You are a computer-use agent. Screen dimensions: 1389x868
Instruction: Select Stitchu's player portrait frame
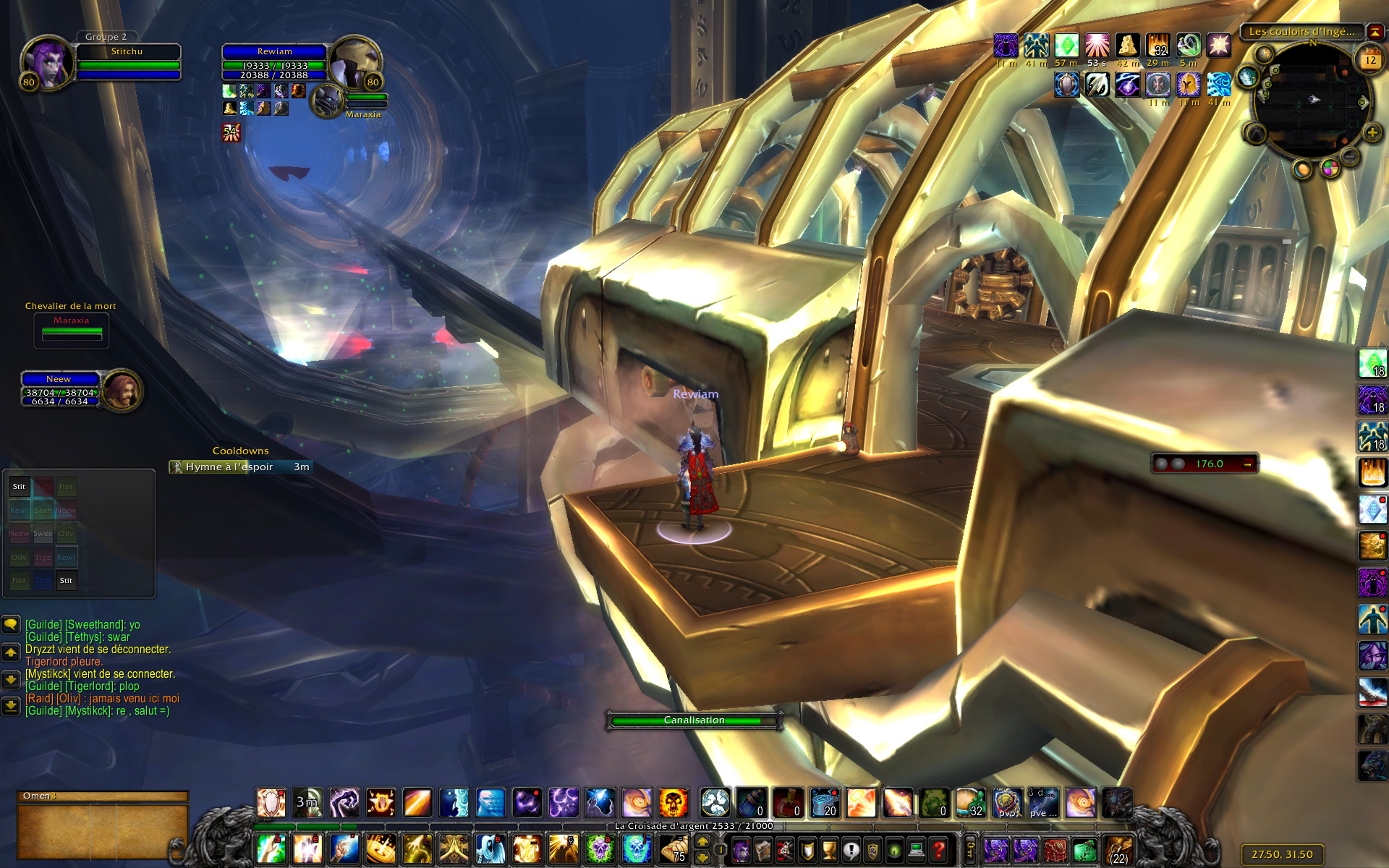[x=47, y=62]
